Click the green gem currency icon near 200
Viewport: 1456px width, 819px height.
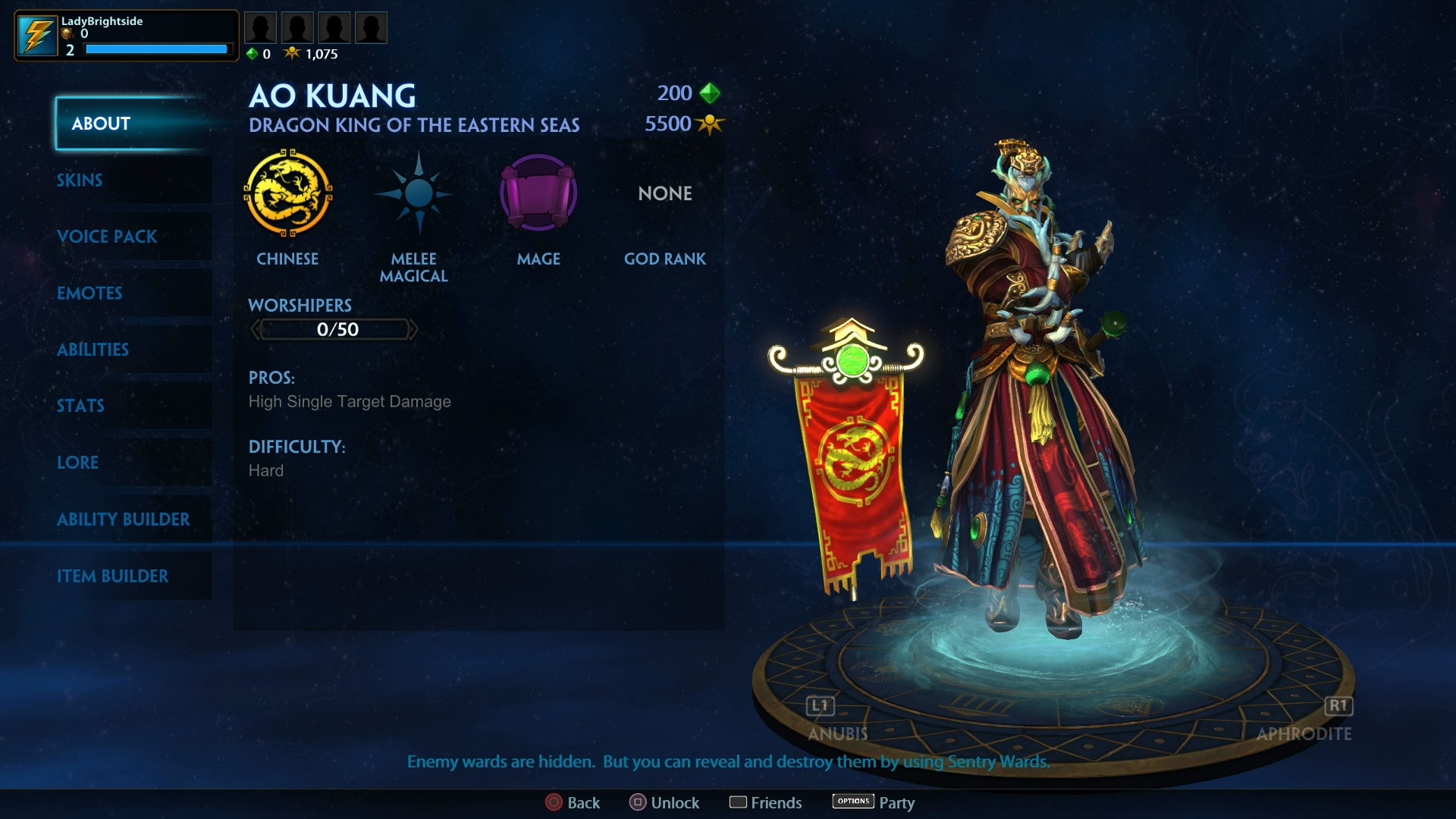click(x=710, y=93)
